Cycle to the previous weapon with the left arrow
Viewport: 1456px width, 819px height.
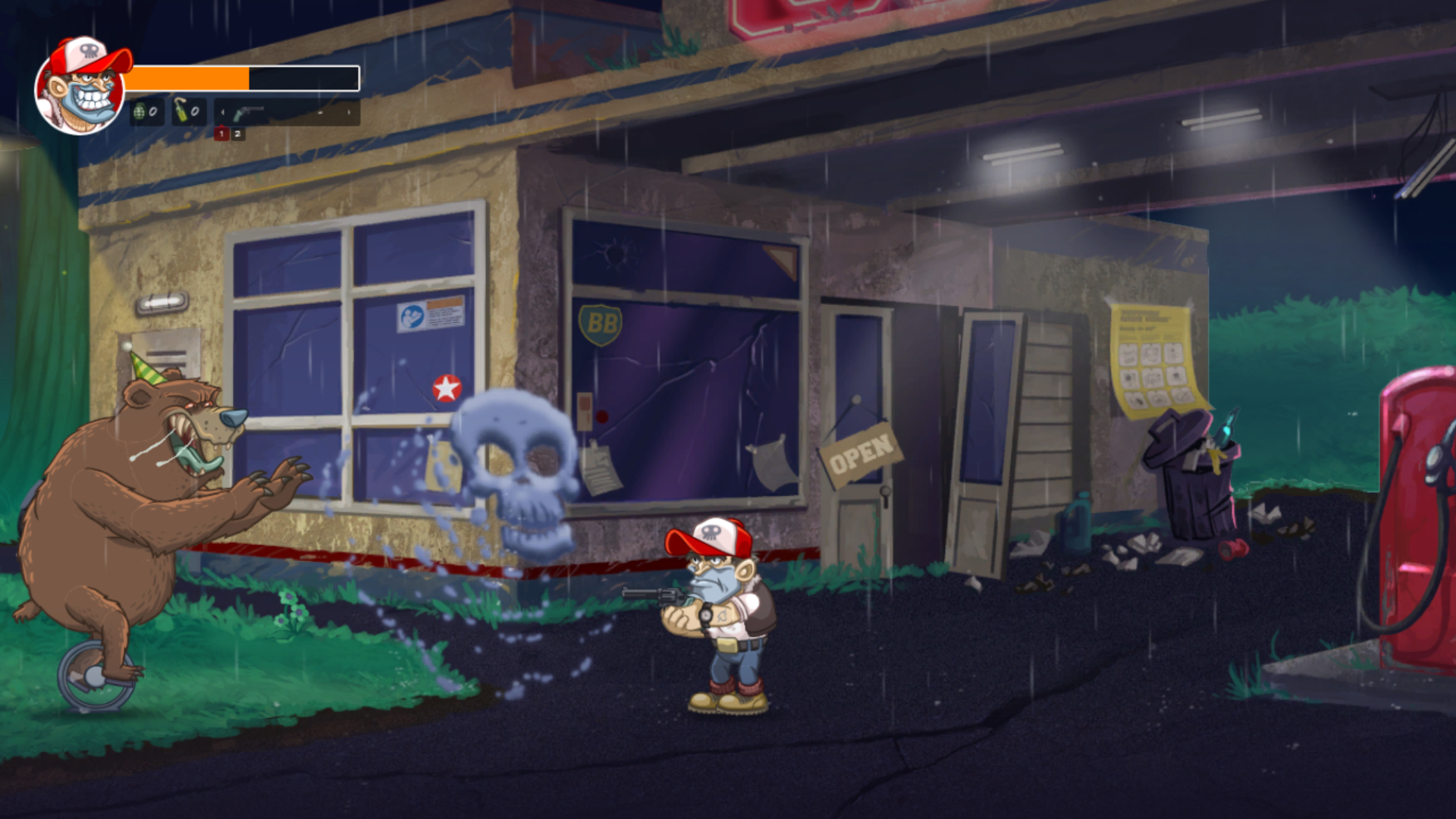(223, 113)
